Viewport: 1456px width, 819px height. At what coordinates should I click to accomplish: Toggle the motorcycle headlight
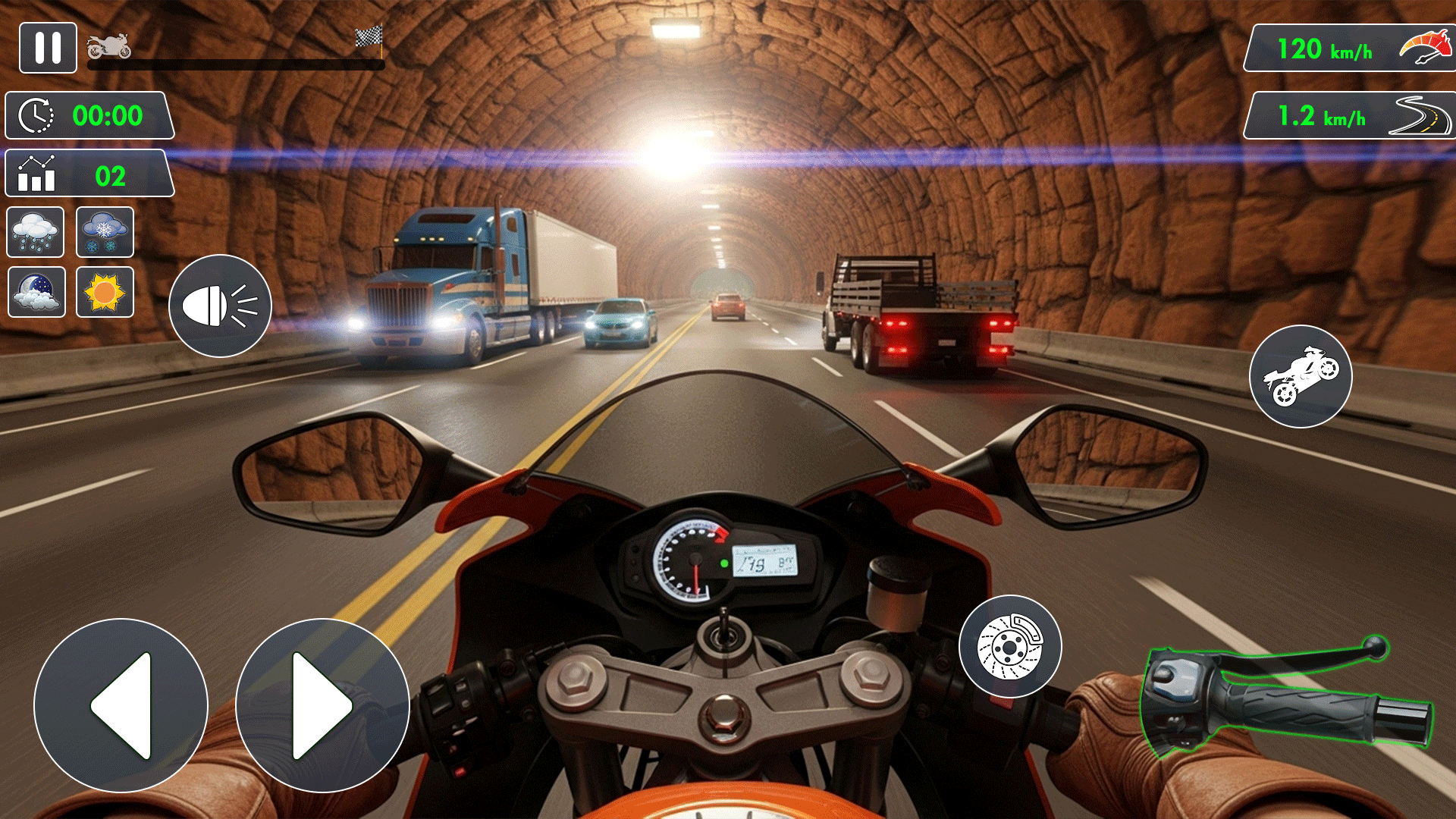219,306
